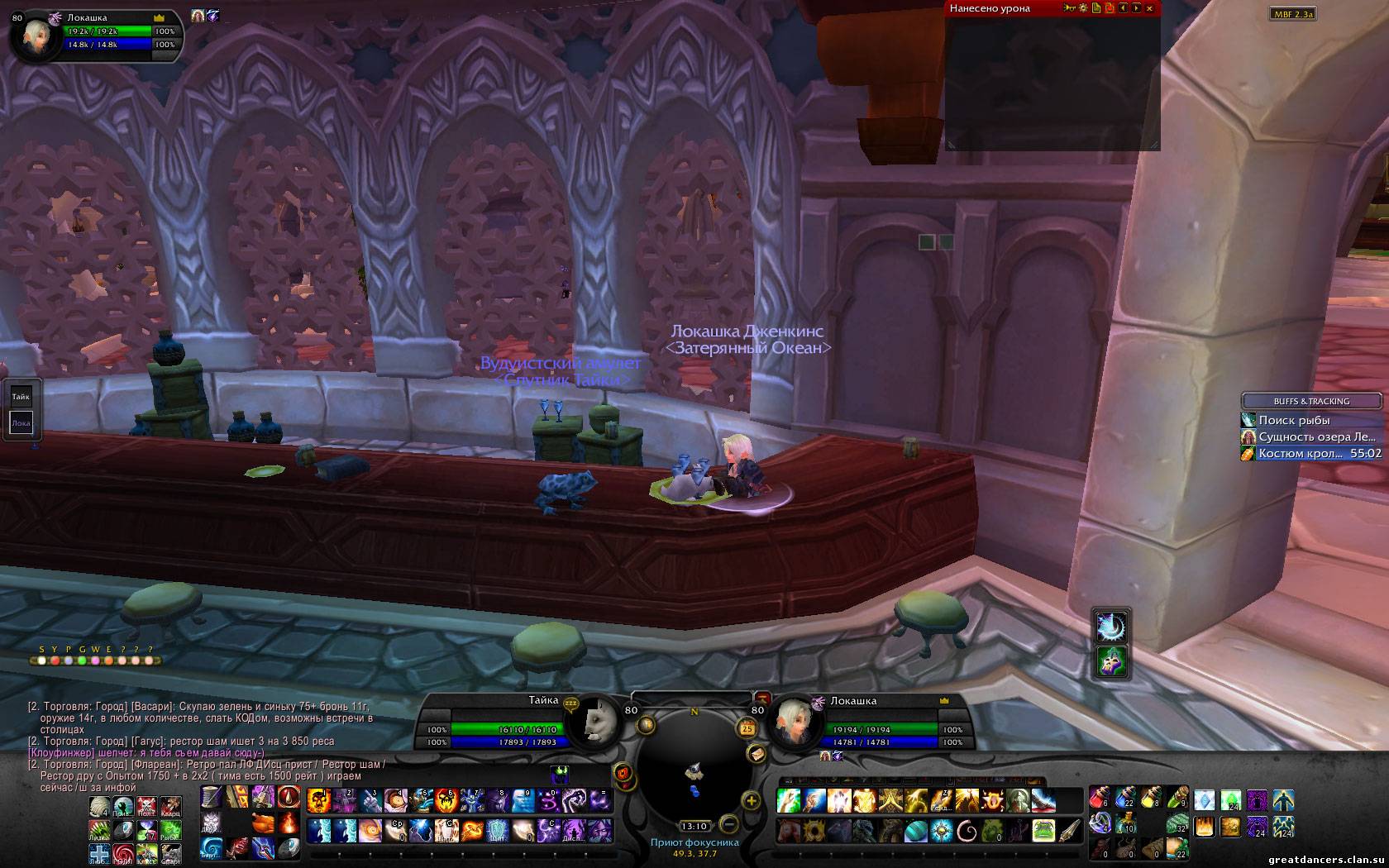This screenshot has width=1389, height=868.
Task: Use the roast chicken food item
Action: click(263, 824)
